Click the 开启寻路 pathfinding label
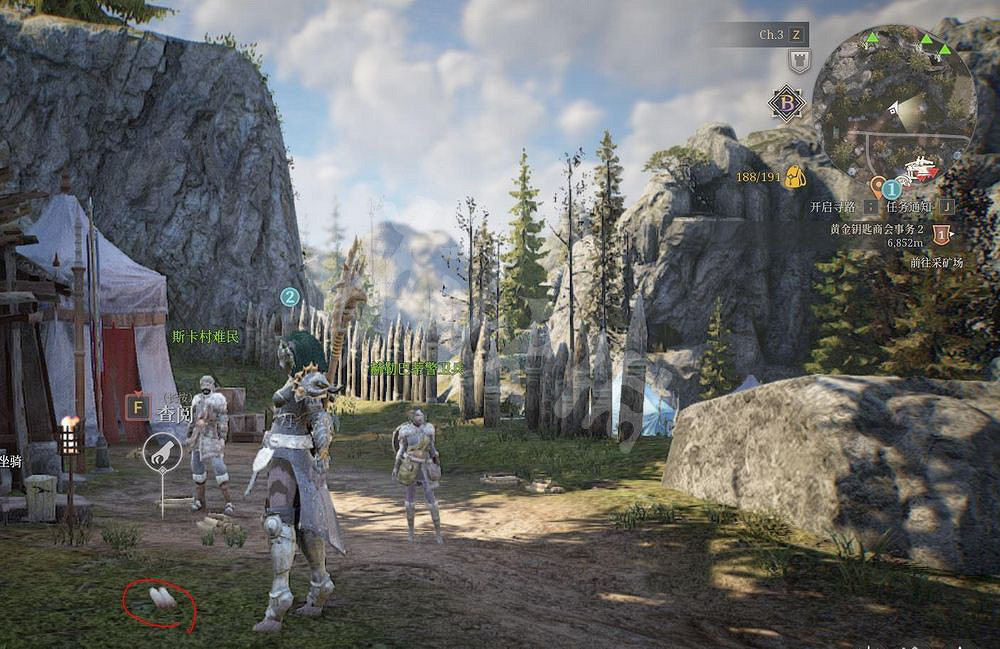 point(832,207)
